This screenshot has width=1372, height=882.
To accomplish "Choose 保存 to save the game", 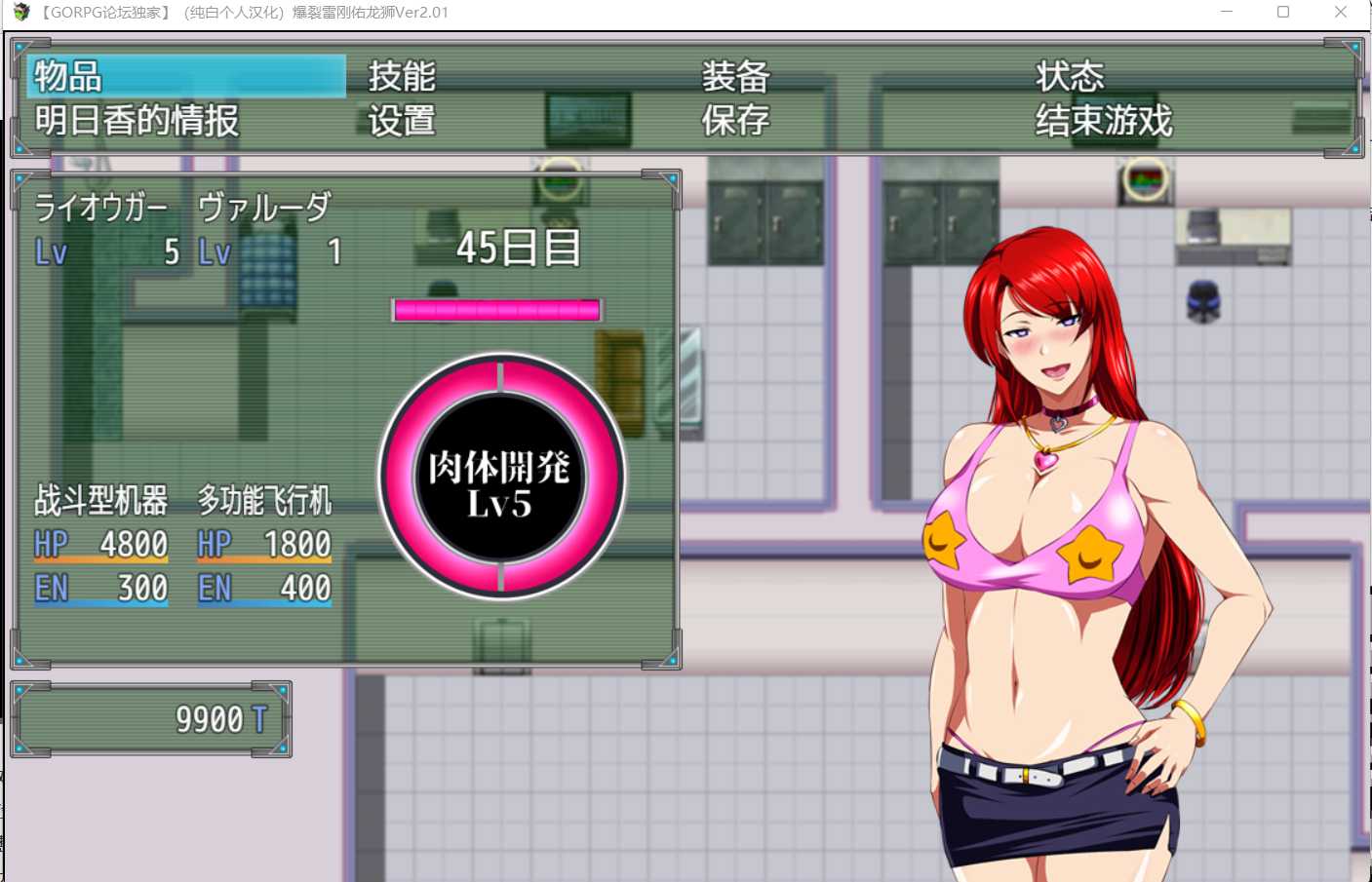I will coord(736,121).
